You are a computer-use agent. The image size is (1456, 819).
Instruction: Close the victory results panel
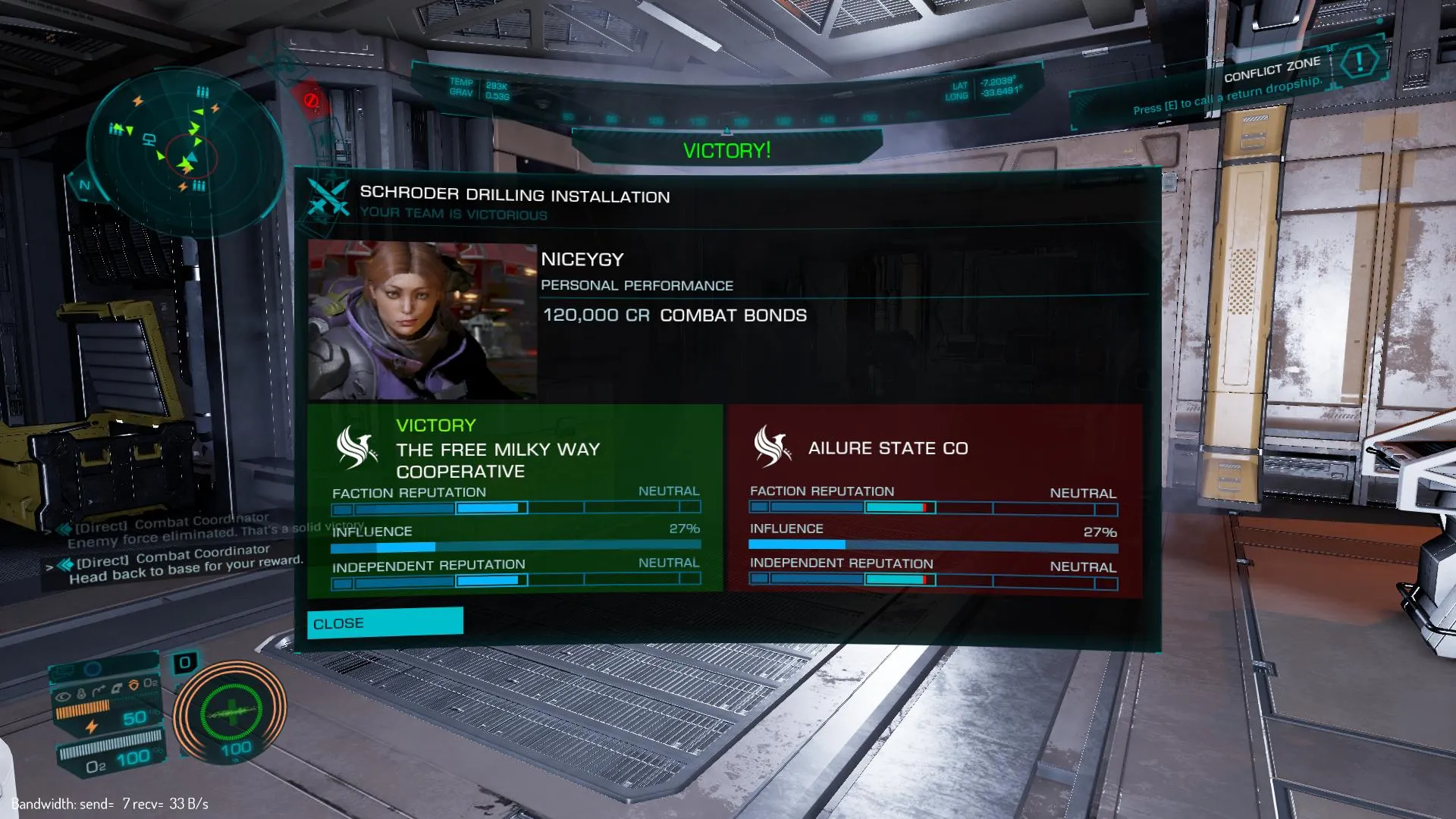click(384, 623)
